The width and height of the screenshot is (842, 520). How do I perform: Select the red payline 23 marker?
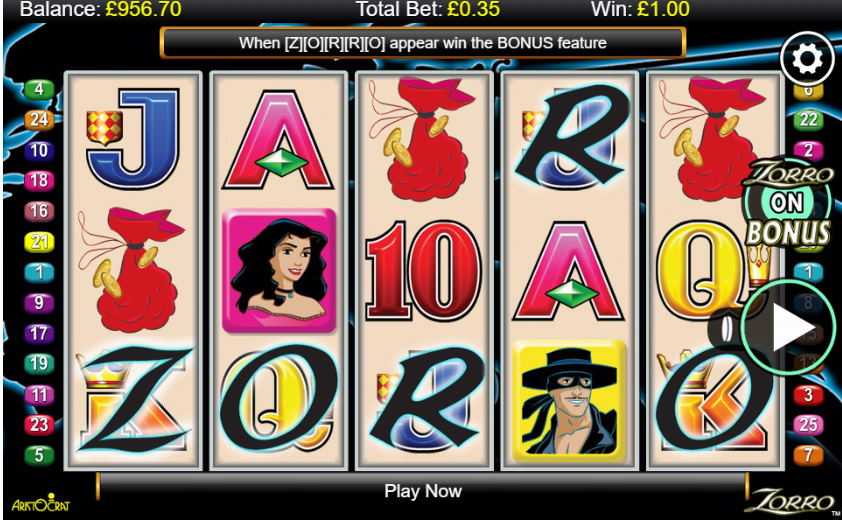click(39, 424)
